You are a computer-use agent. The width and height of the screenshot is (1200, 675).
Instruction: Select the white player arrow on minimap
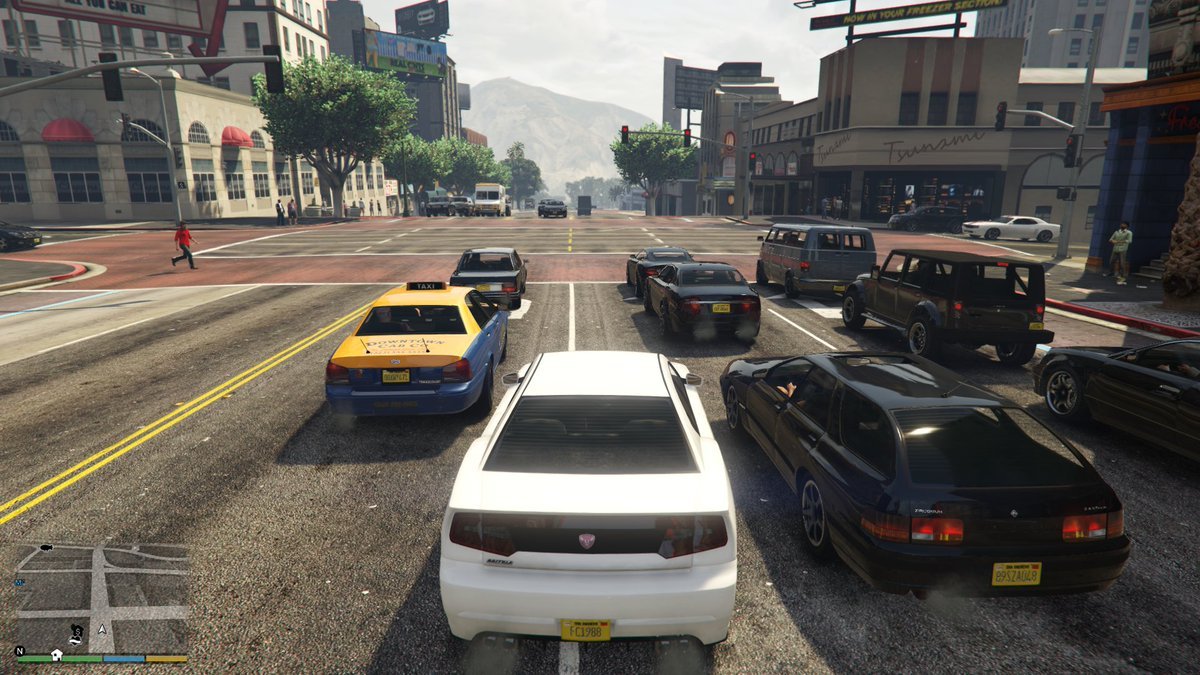102,630
